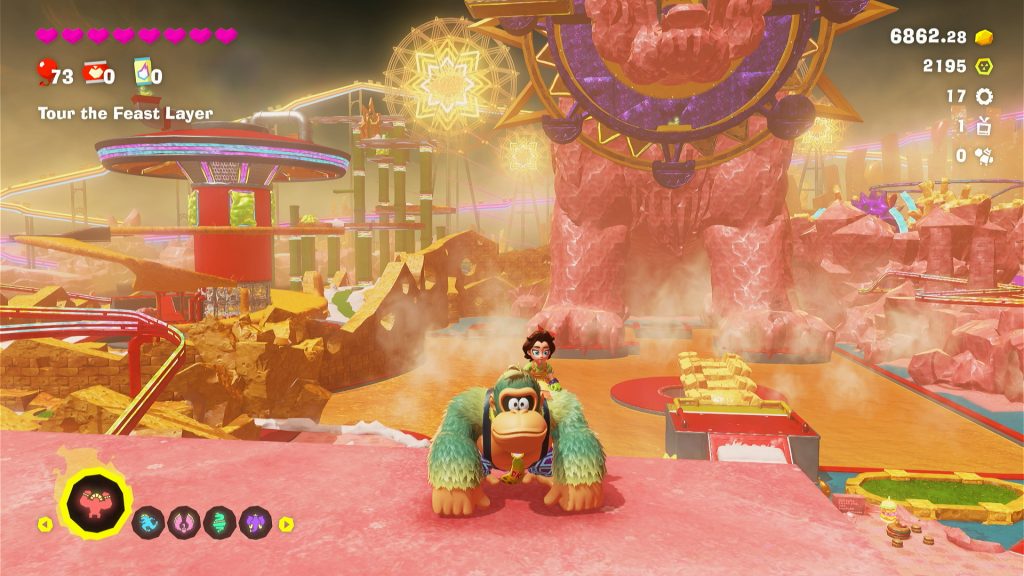Open the Tour the Feast Layer objective
1024x576 pixels.
[125, 114]
